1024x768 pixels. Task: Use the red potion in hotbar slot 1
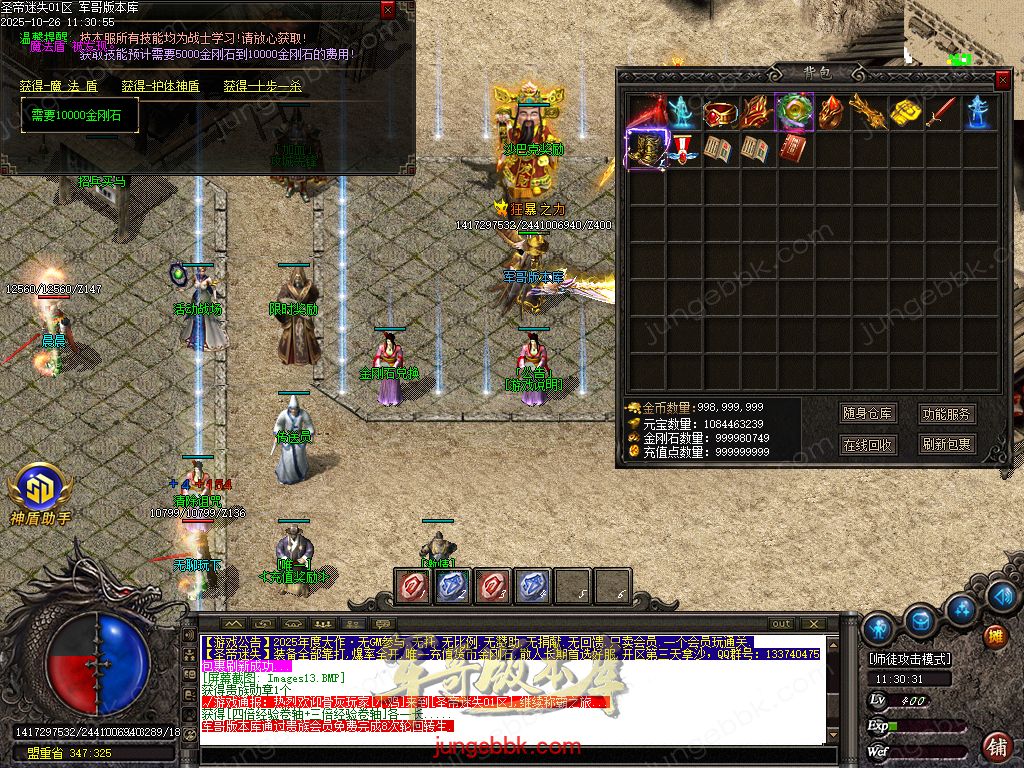[x=412, y=586]
